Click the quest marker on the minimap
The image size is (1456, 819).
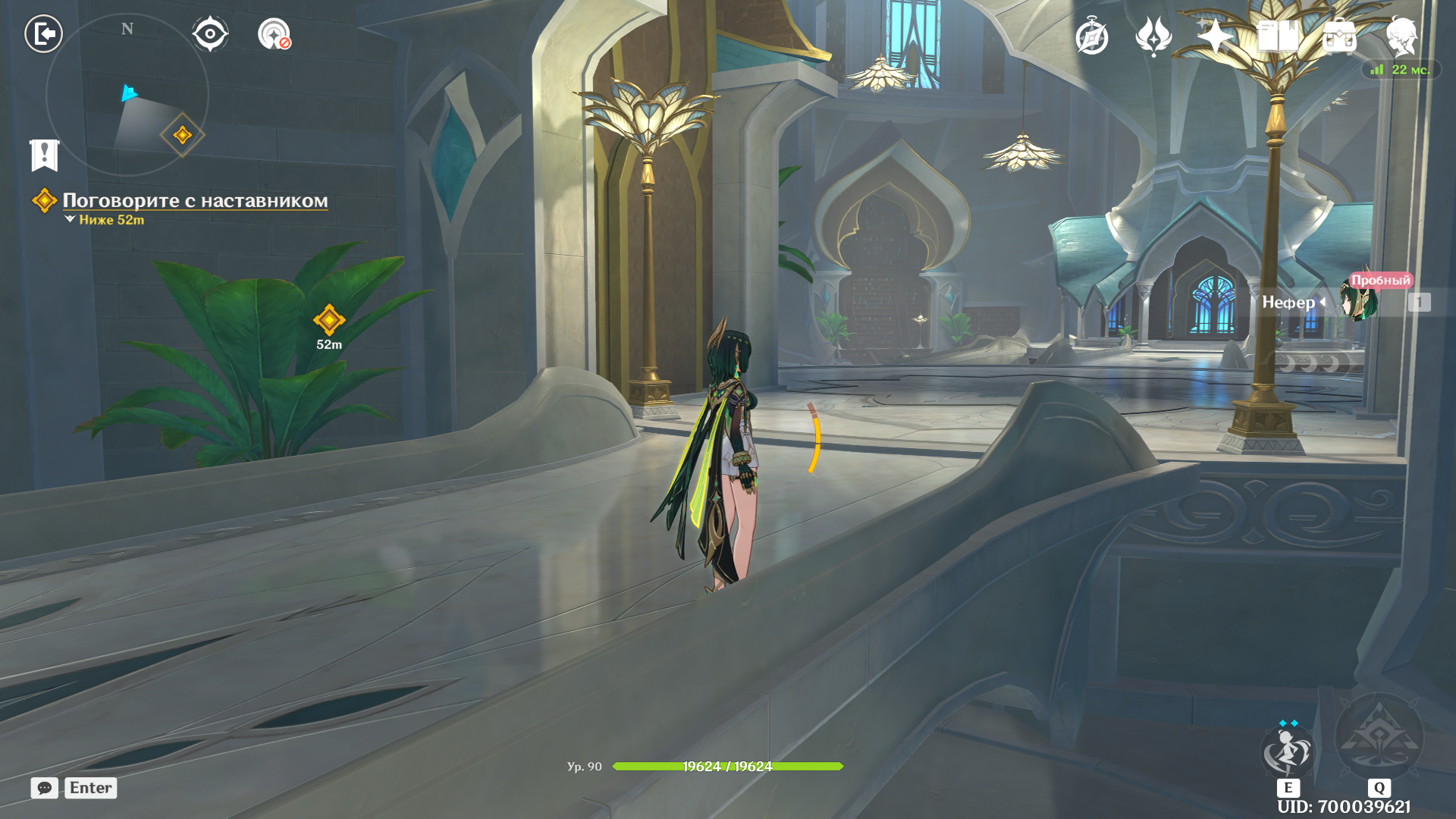182,135
